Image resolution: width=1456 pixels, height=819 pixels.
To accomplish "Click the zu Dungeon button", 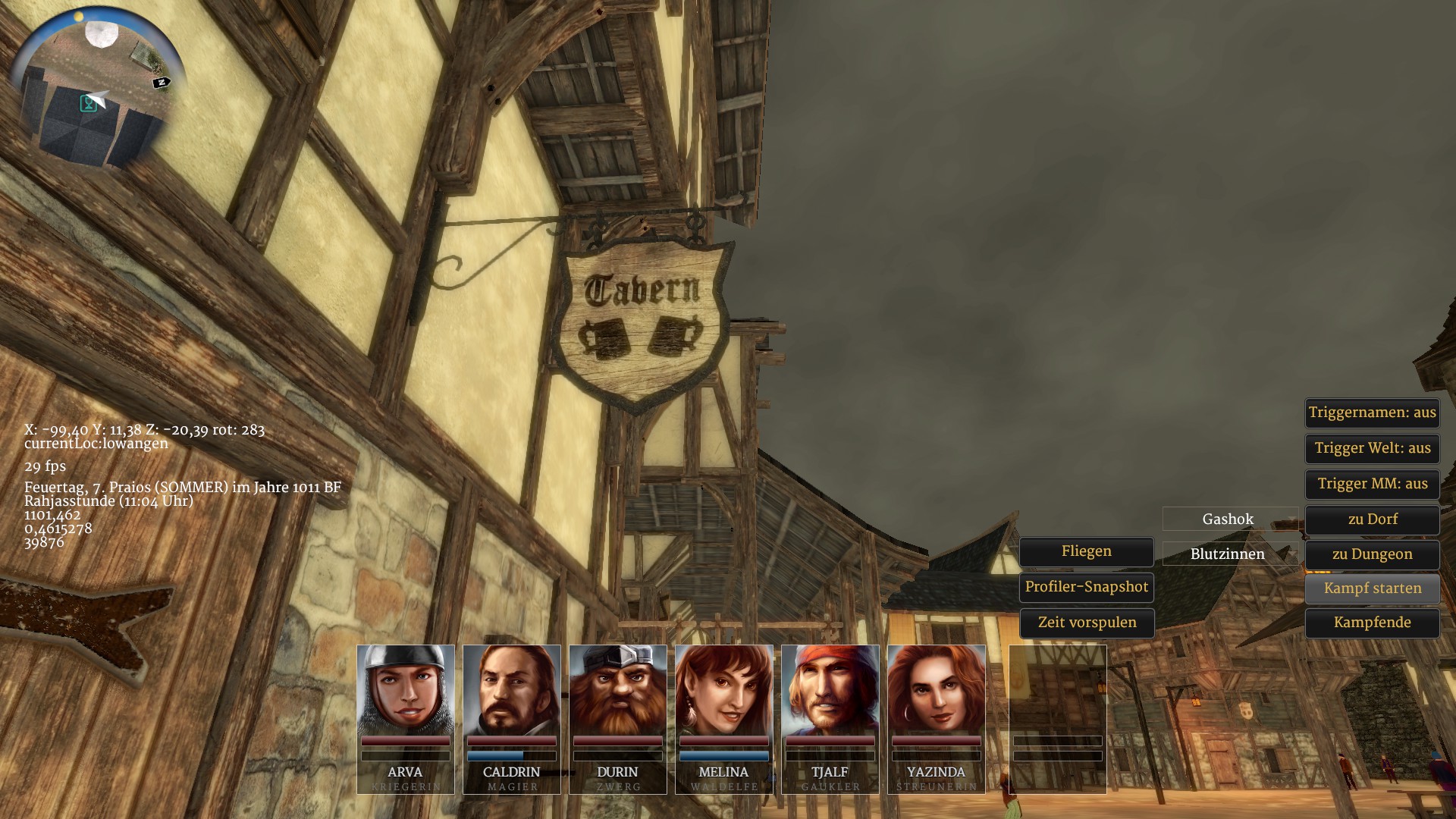I will click(x=1372, y=555).
